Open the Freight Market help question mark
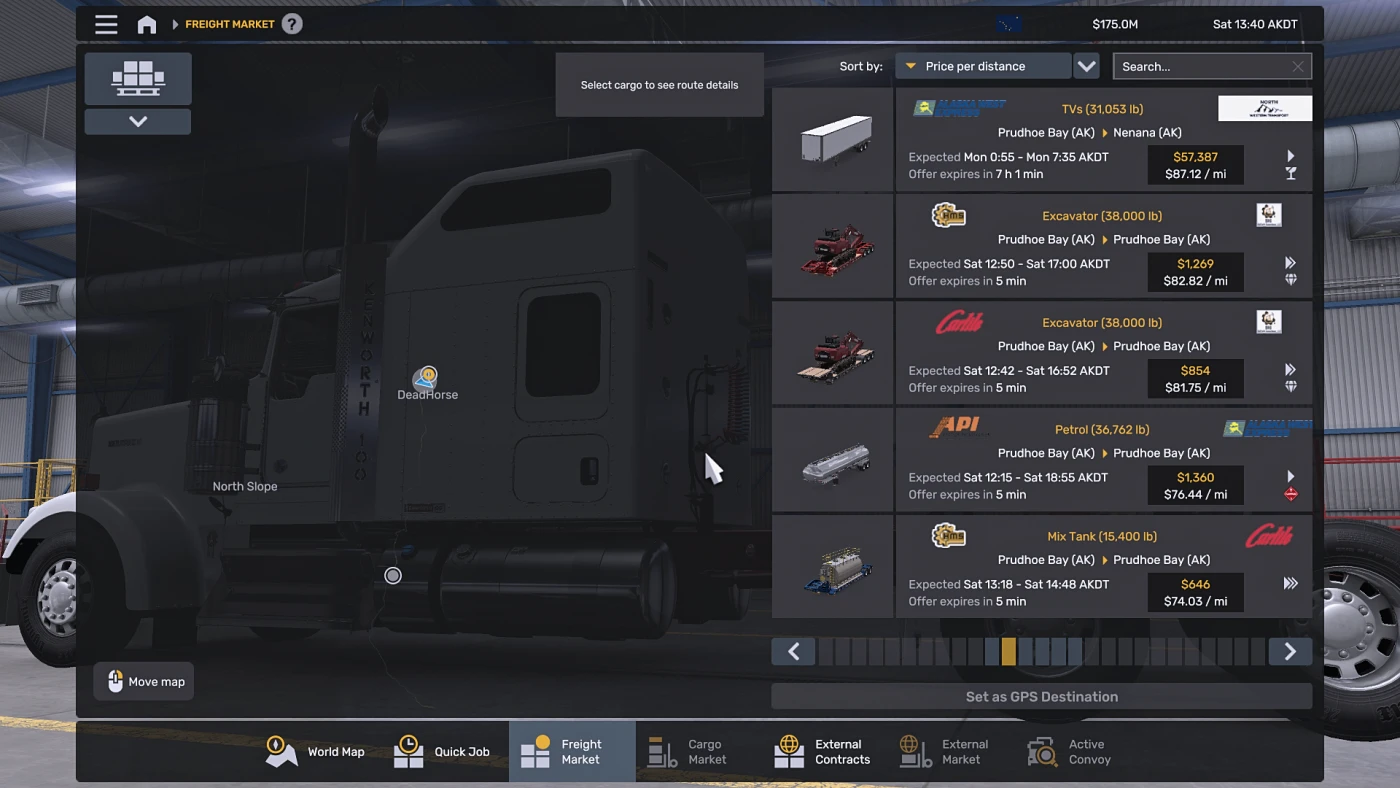Viewport: 1400px width, 788px height. click(x=291, y=23)
